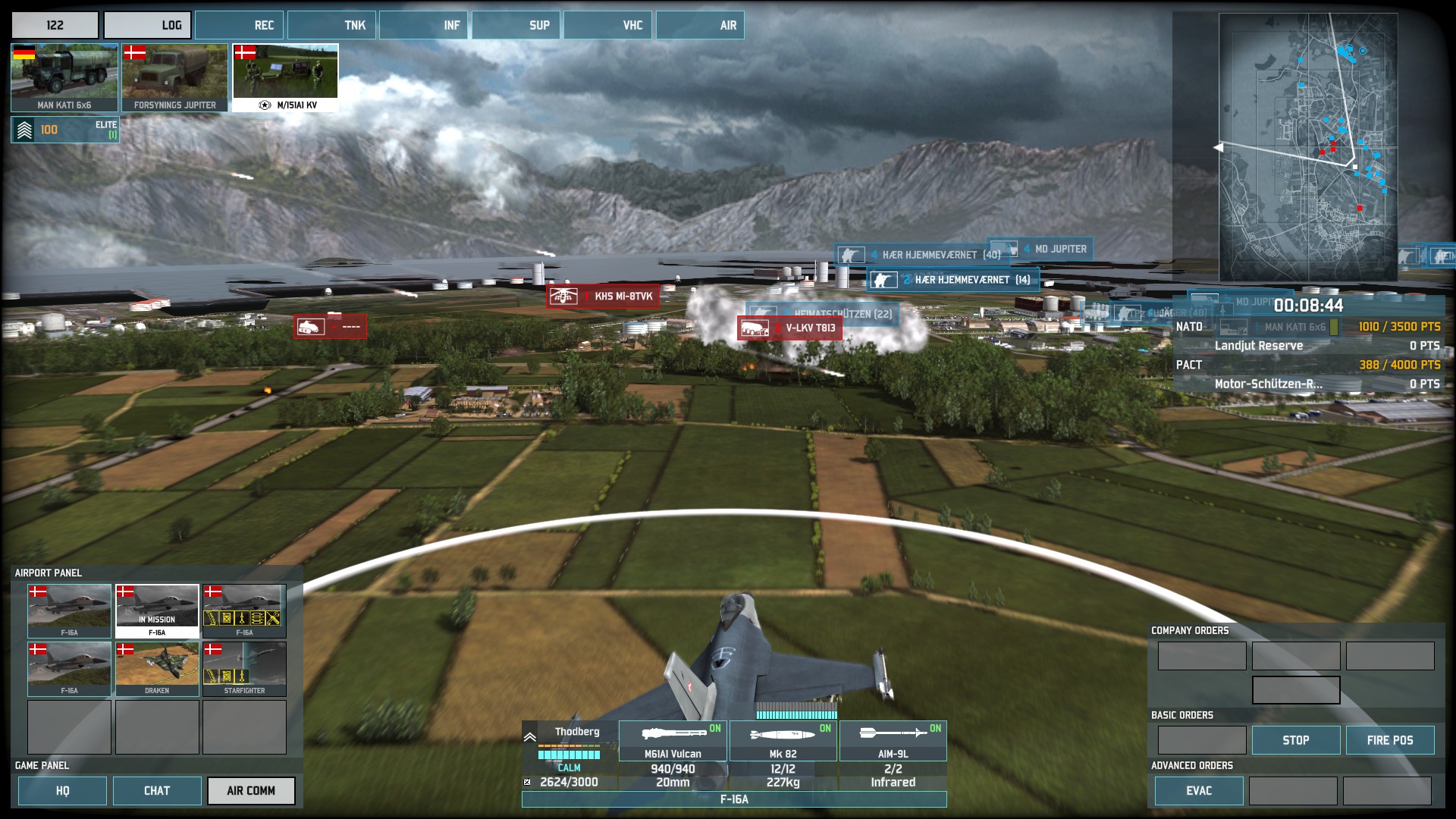
Task: Open the SUP category tab
Action: click(x=516, y=25)
